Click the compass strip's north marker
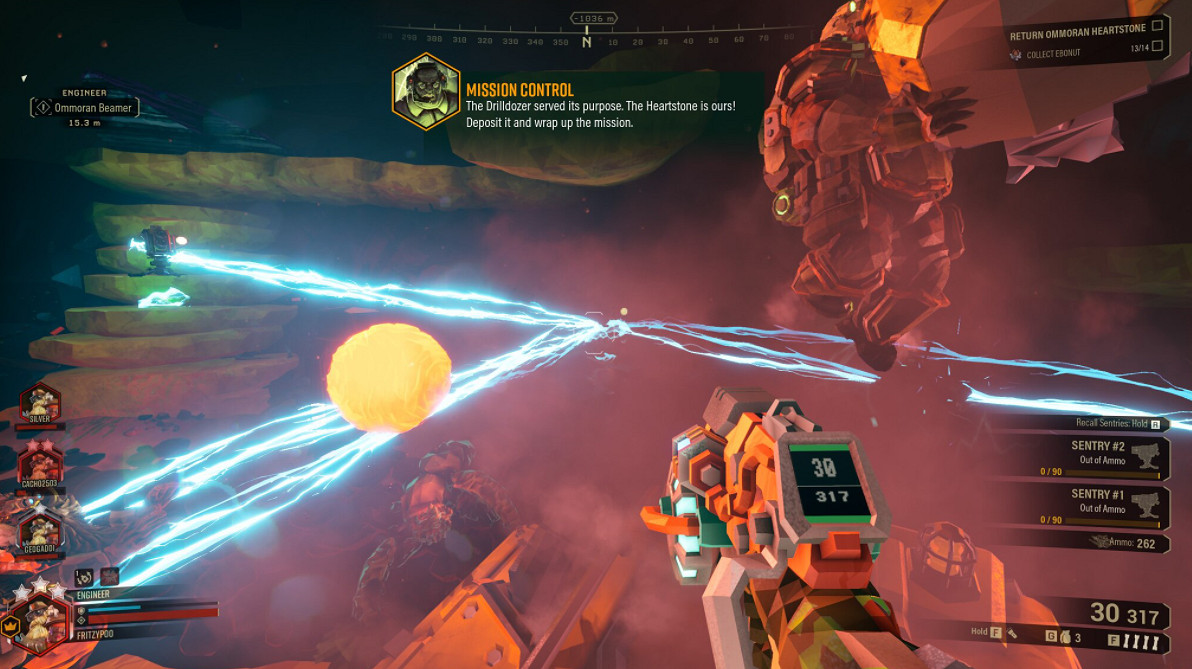The width and height of the screenshot is (1192, 669). [586, 41]
